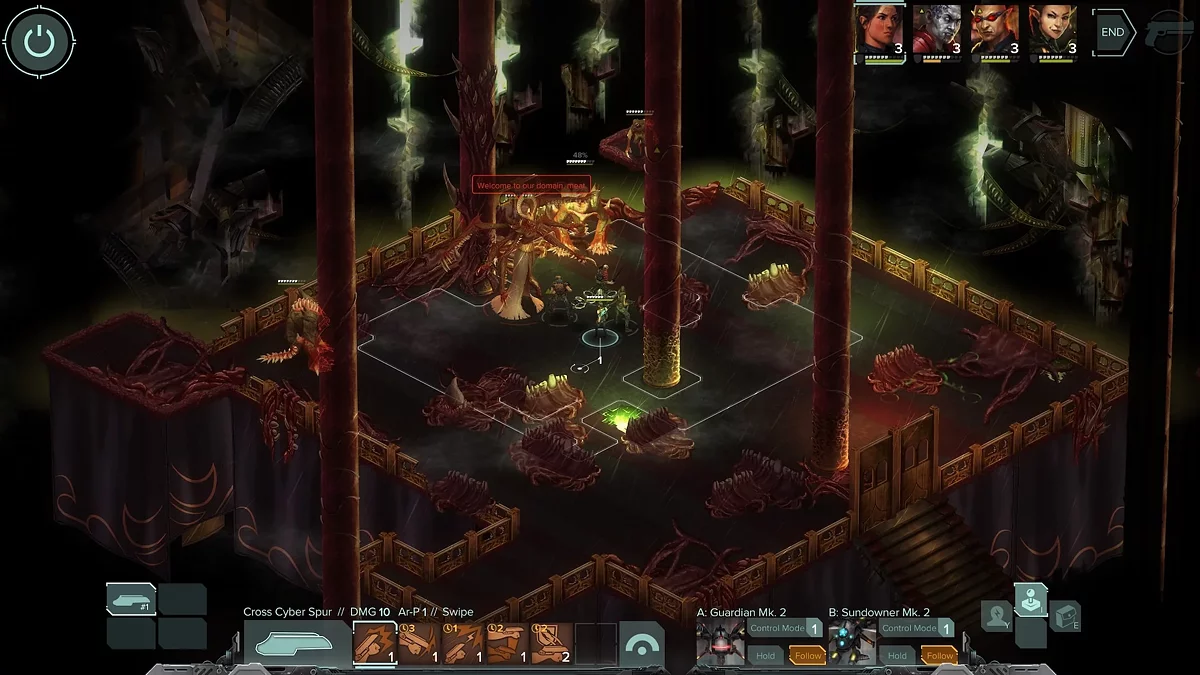1200x675 pixels.
Task: Select the grey-skinned troll party portrait
Action: pyautogui.click(x=937, y=32)
